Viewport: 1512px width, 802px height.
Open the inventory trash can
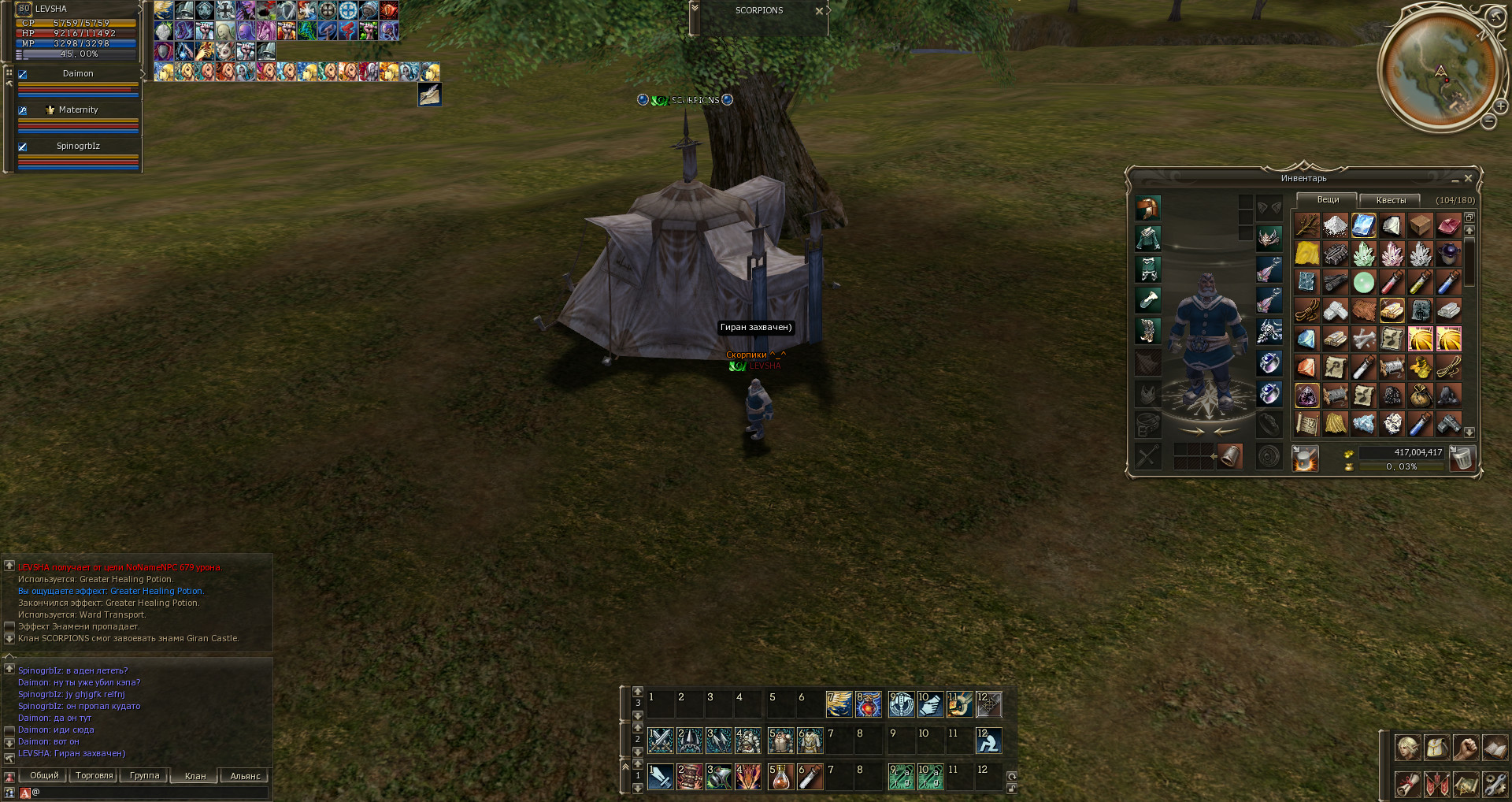1462,458
